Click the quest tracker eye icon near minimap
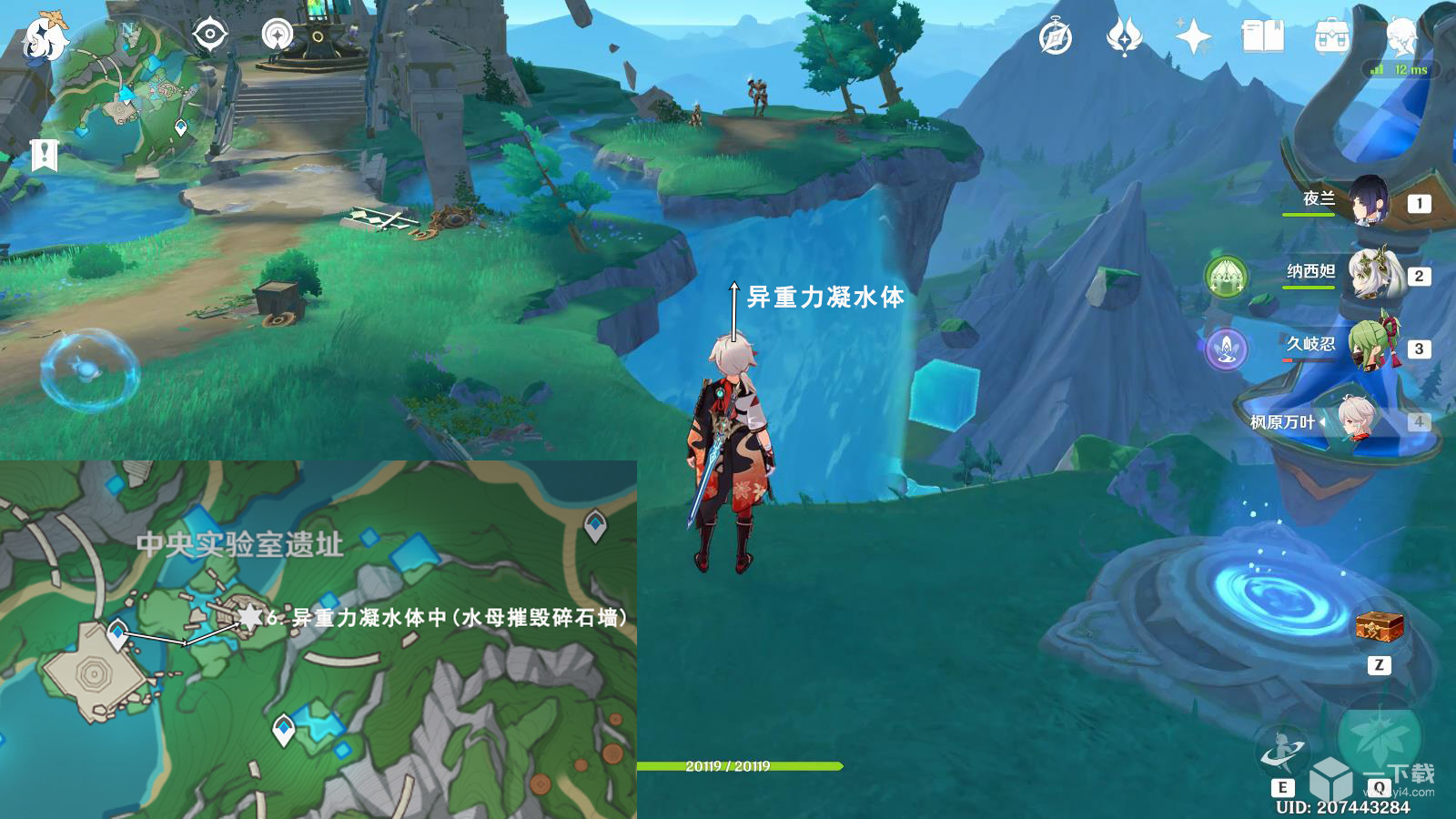 211,35
